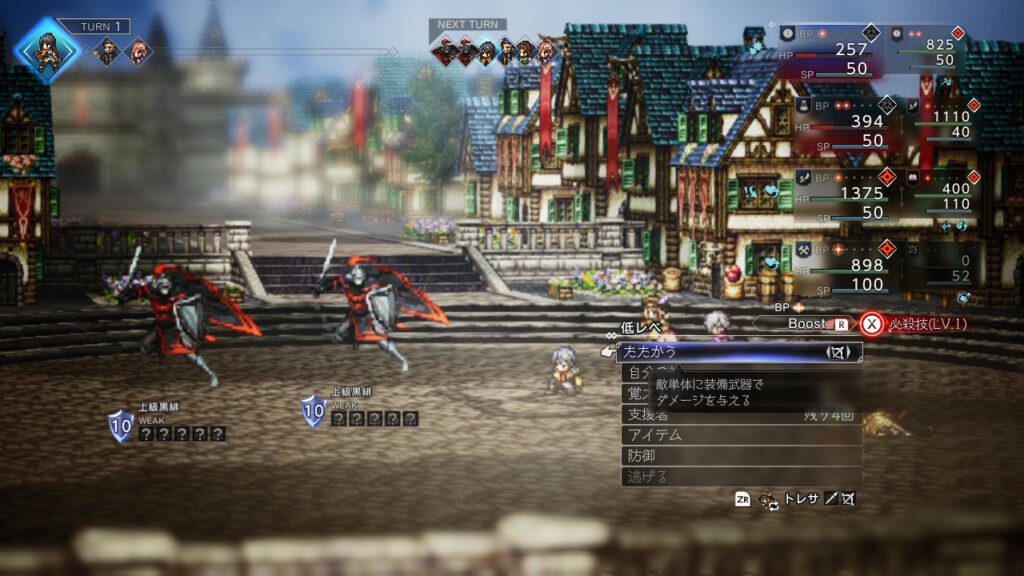
Task: Select the active character portrait in turn order
Action: coord(48,48)
